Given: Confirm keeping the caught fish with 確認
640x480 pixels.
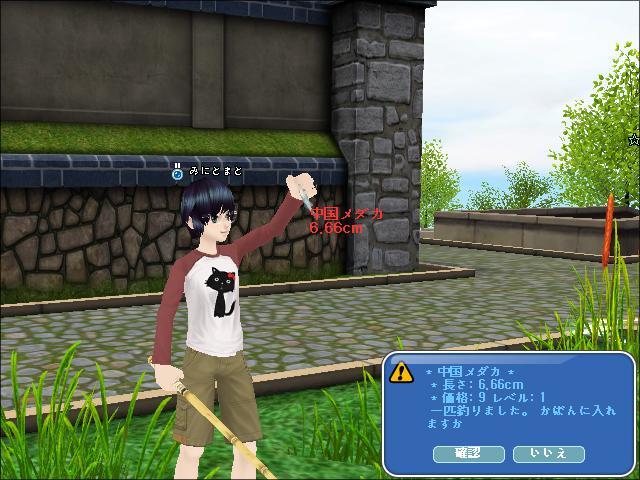Looking at the screenshot, I should point(468,453).
